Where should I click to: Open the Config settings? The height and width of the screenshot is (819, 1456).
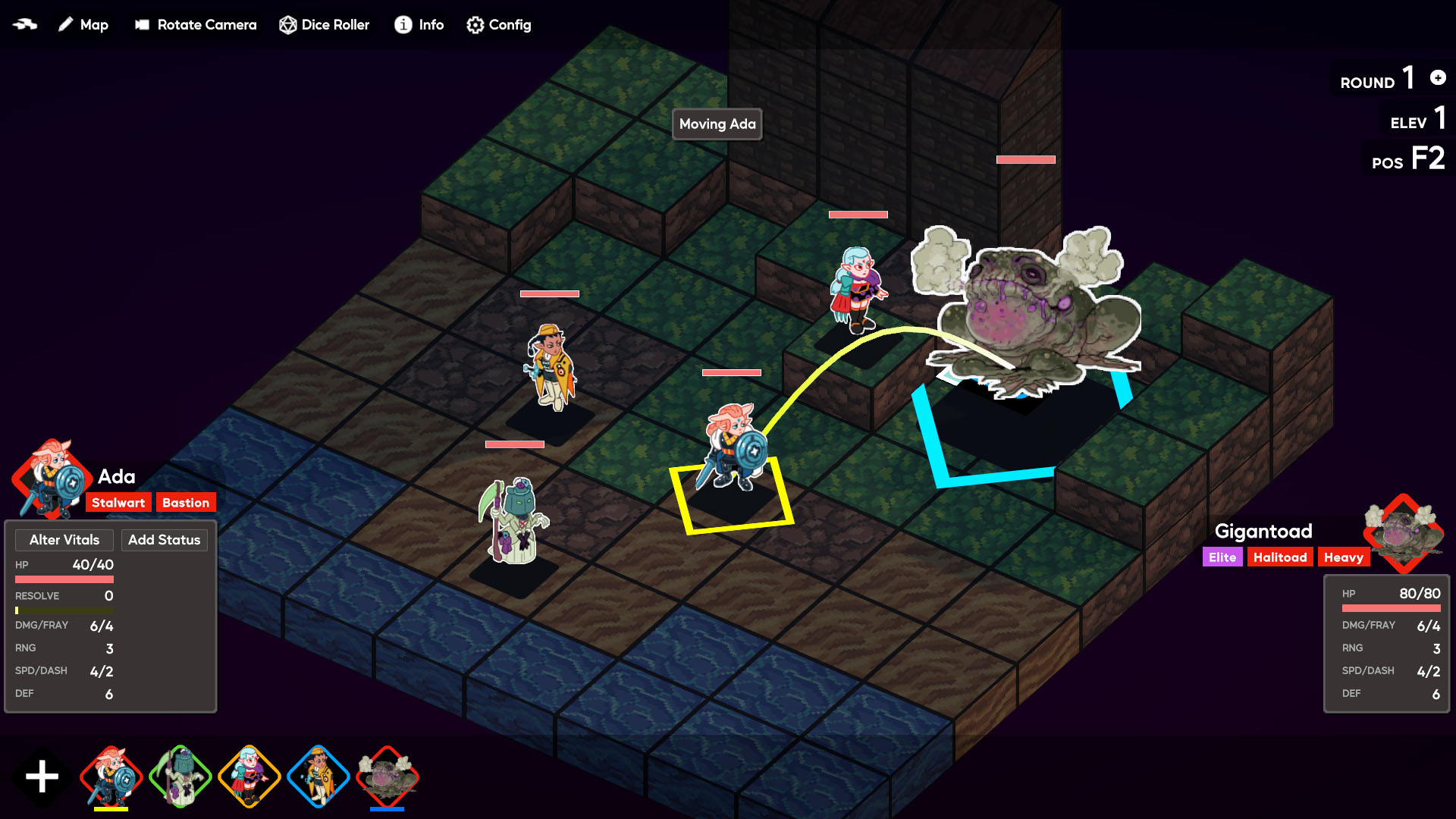pyautogui.click(x=498, y=25)
